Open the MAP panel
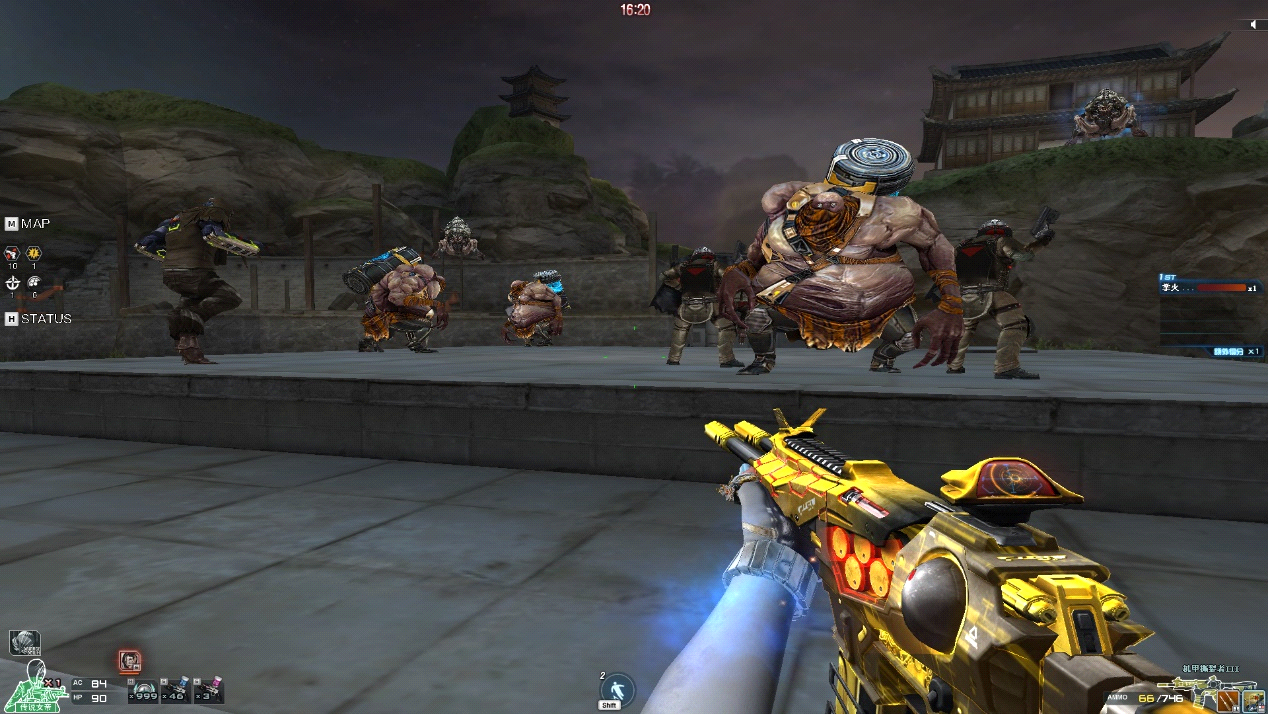Viewport: 1268px width, 714px height. click(x=11, y=224)
